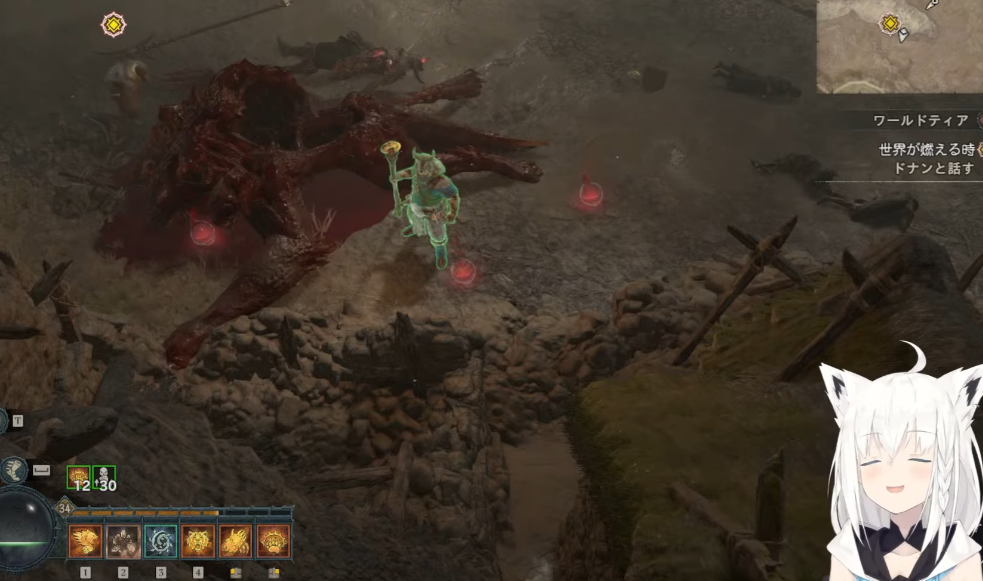Open the 世界が燃える時 quest tracker entry
The image size is (983, 581).
[925, 150]
